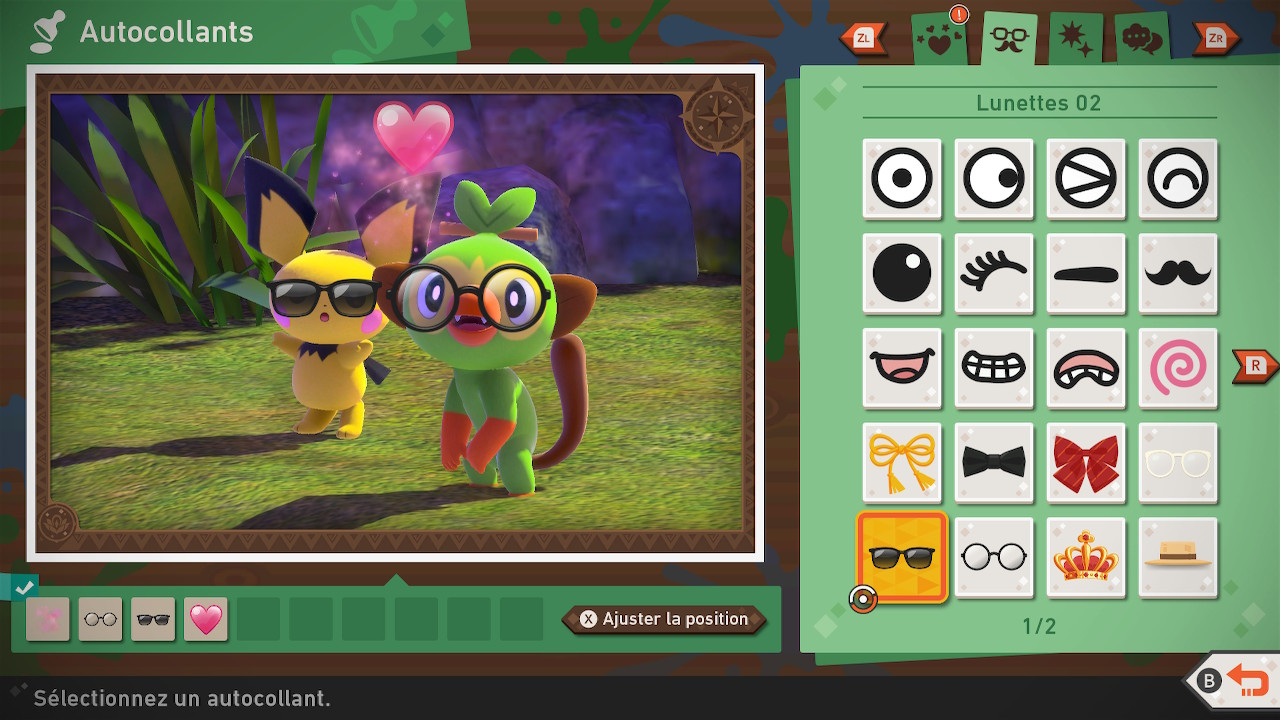Select the mustache sticker
The image size is (1280, 720).
[1178, 273]
